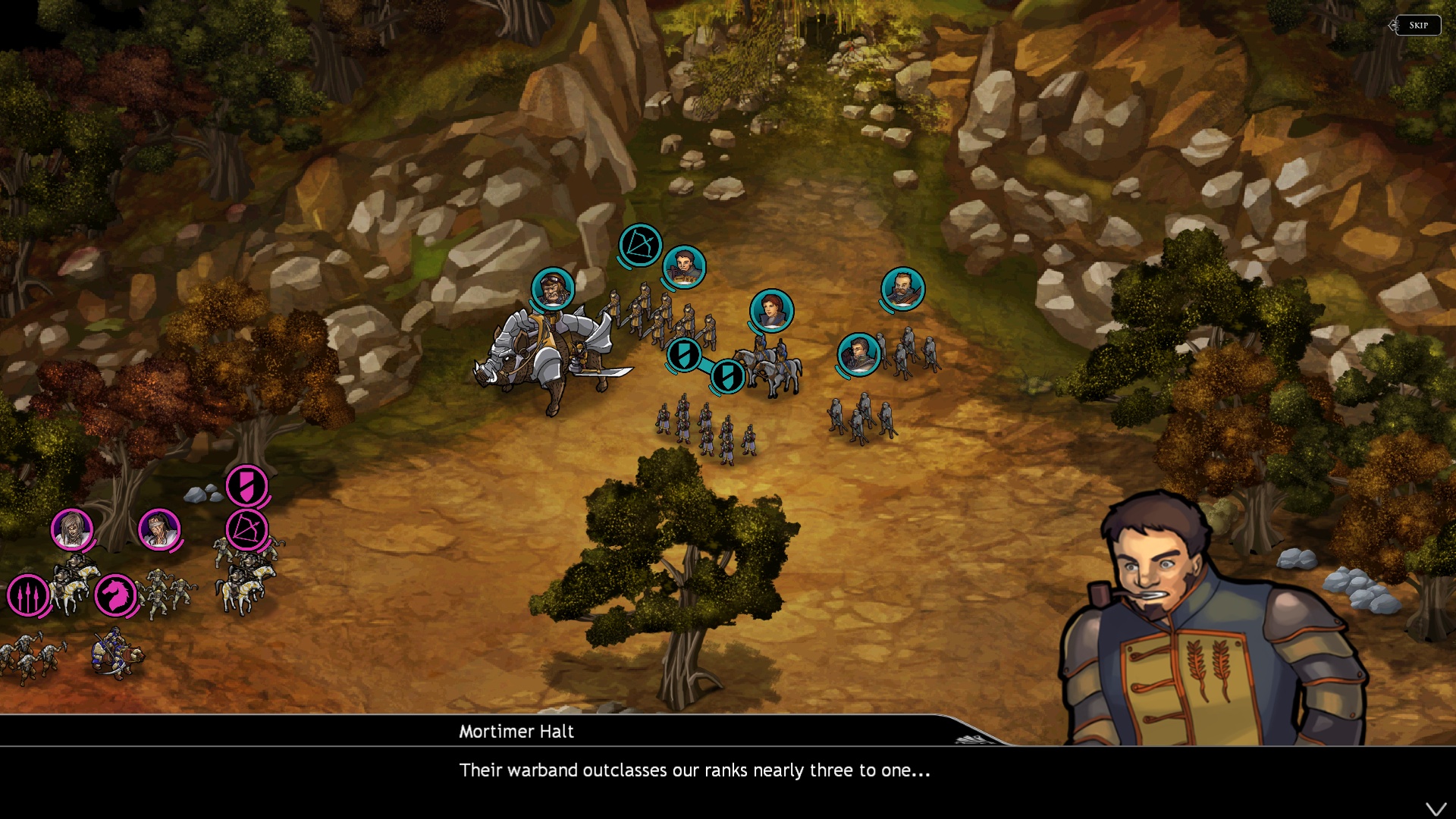Image resolution: width=1456 pixels, height=819 pixels.
Task: Choose the pink three-spears unit marker
Action: click(28, 595)
